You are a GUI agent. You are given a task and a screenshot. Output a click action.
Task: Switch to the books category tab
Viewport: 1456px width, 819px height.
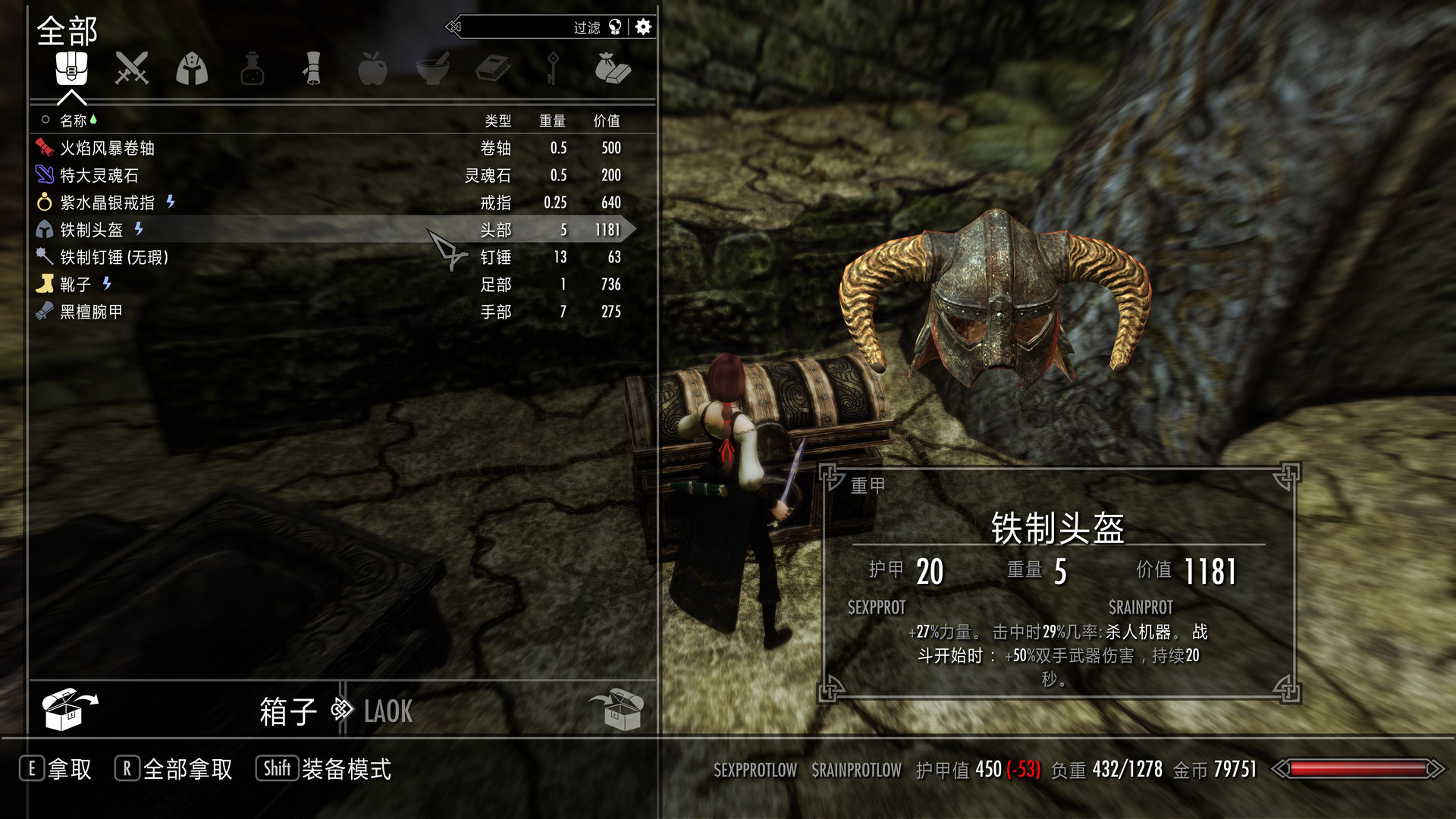pyautogui.click(x=492, y=69)
